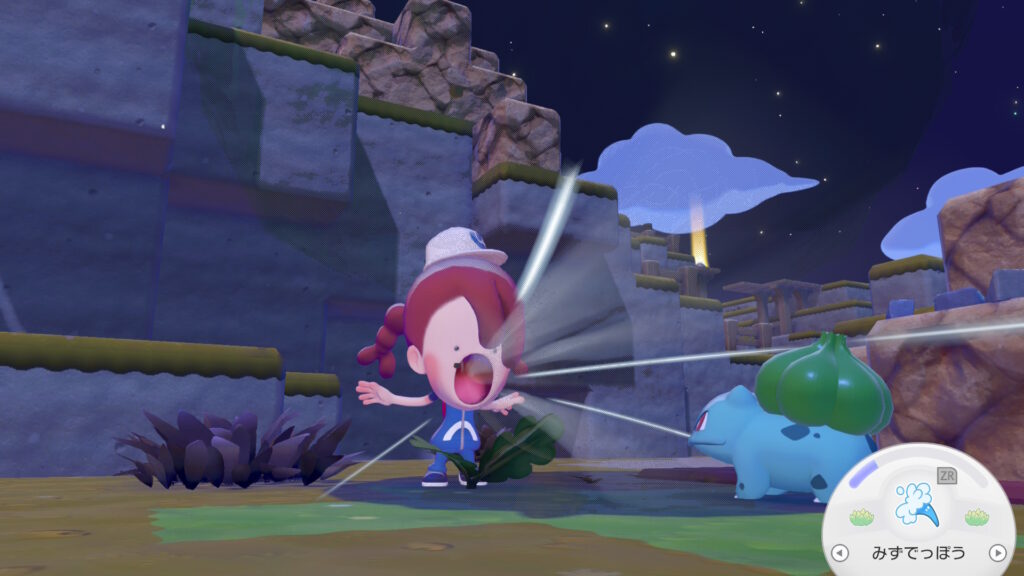Viewport: 1024px width, 576px height.
Task: Click the left-pointing arrow to switch moves
Action: tap(840, 552)
